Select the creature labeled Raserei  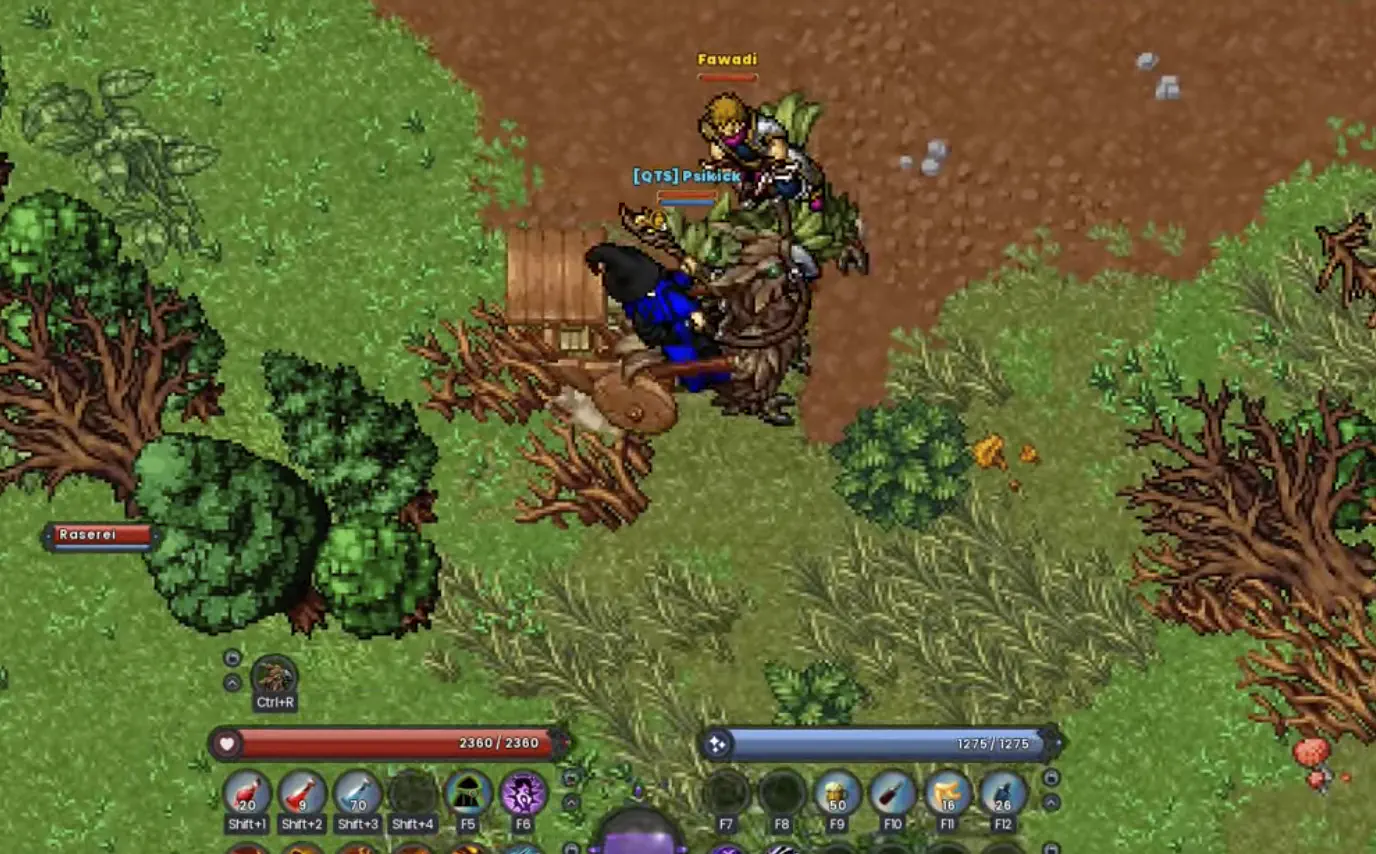[88, 536]
